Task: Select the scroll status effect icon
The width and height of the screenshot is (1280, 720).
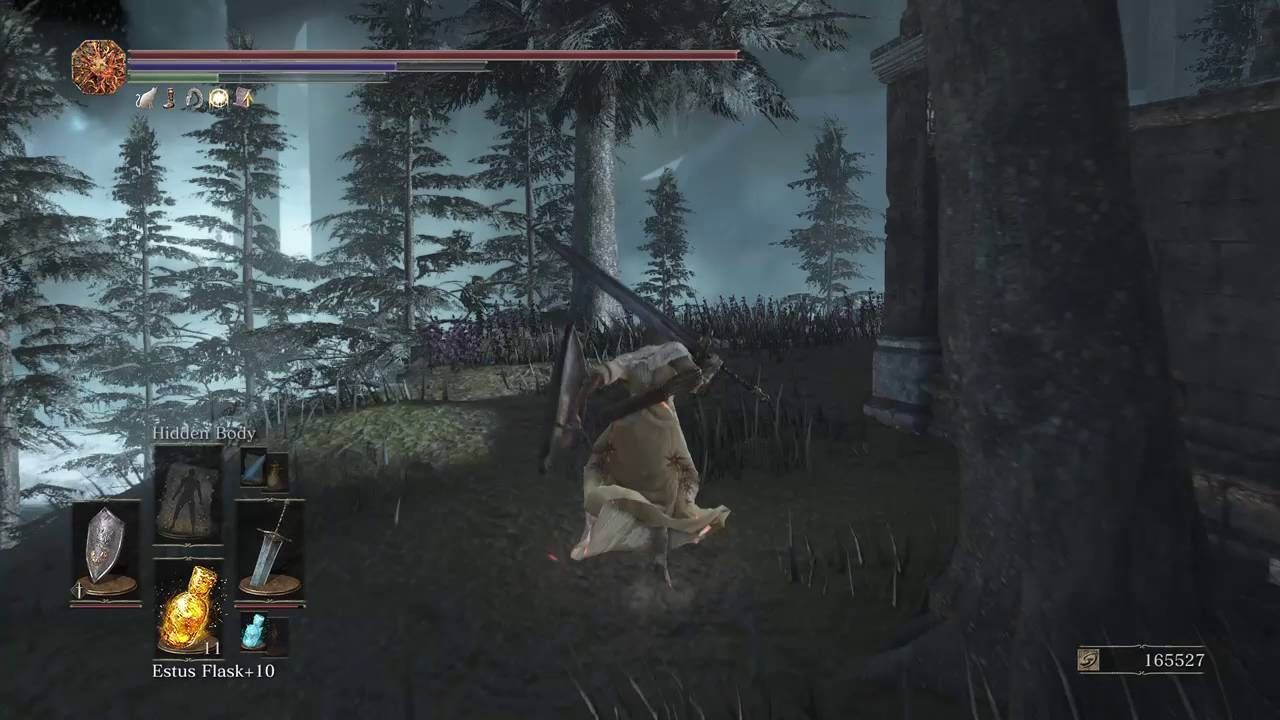Action: (244, 98)
